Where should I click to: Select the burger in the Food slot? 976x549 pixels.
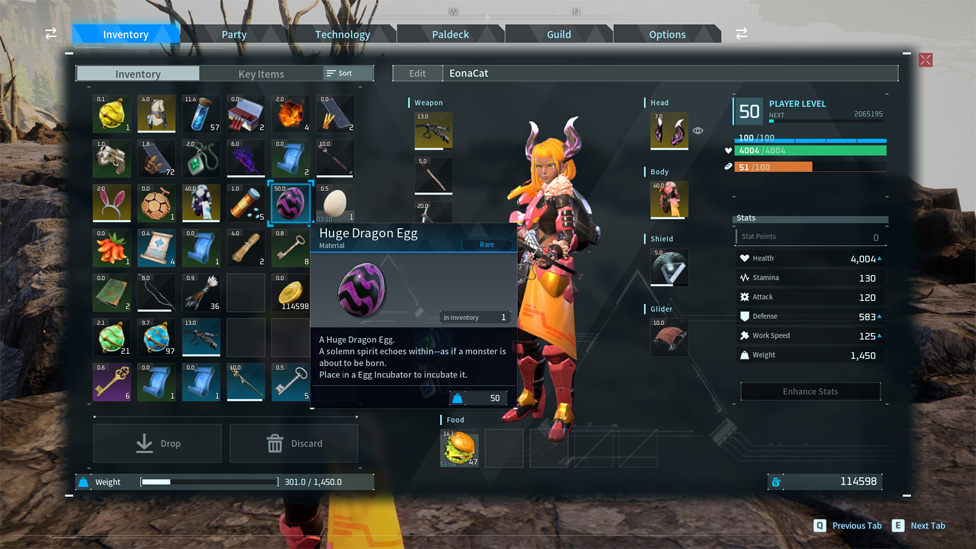click(x=460, y=448)
